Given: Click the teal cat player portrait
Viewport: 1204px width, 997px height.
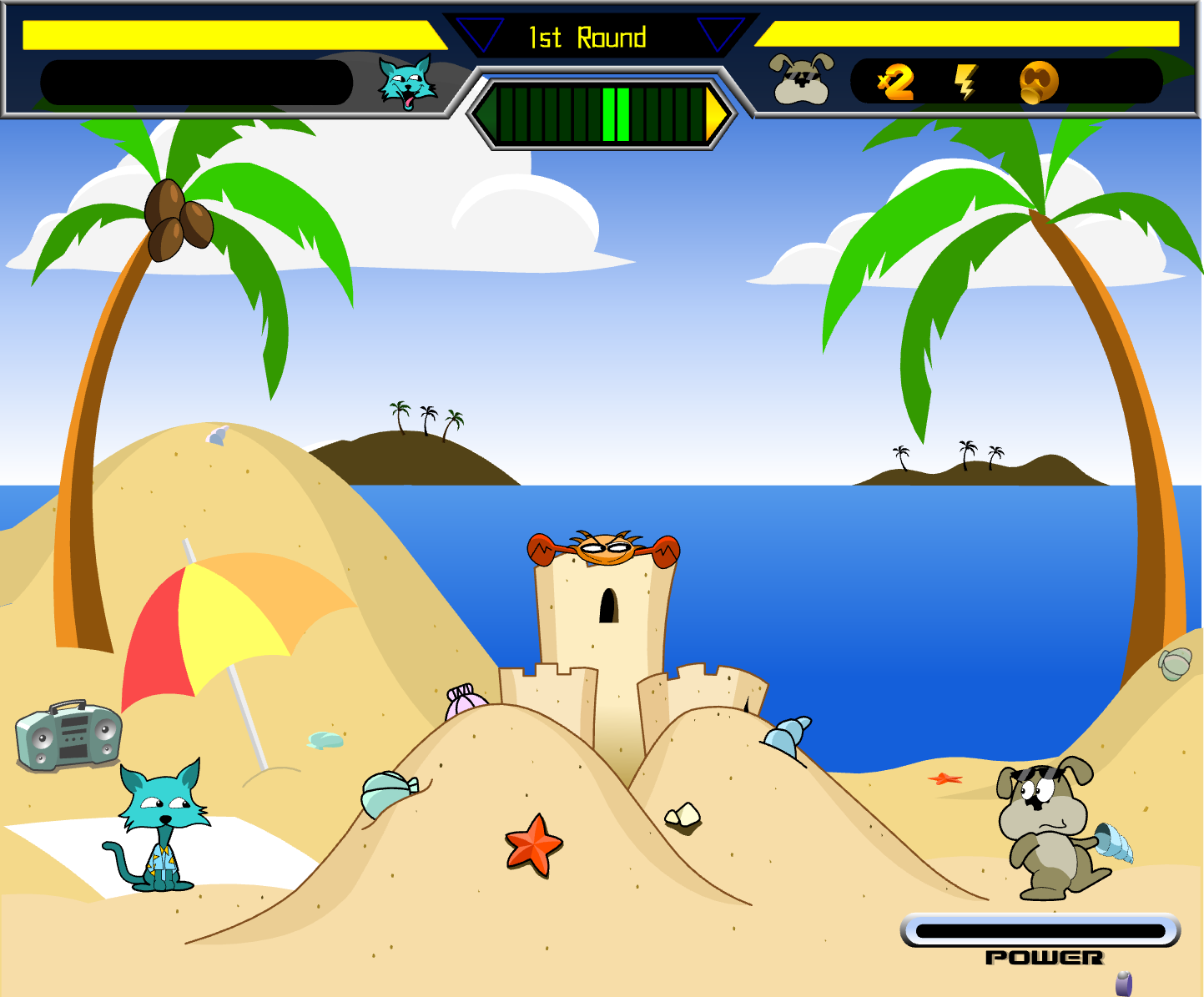Looking at the screenshot, I should (407, 83).
